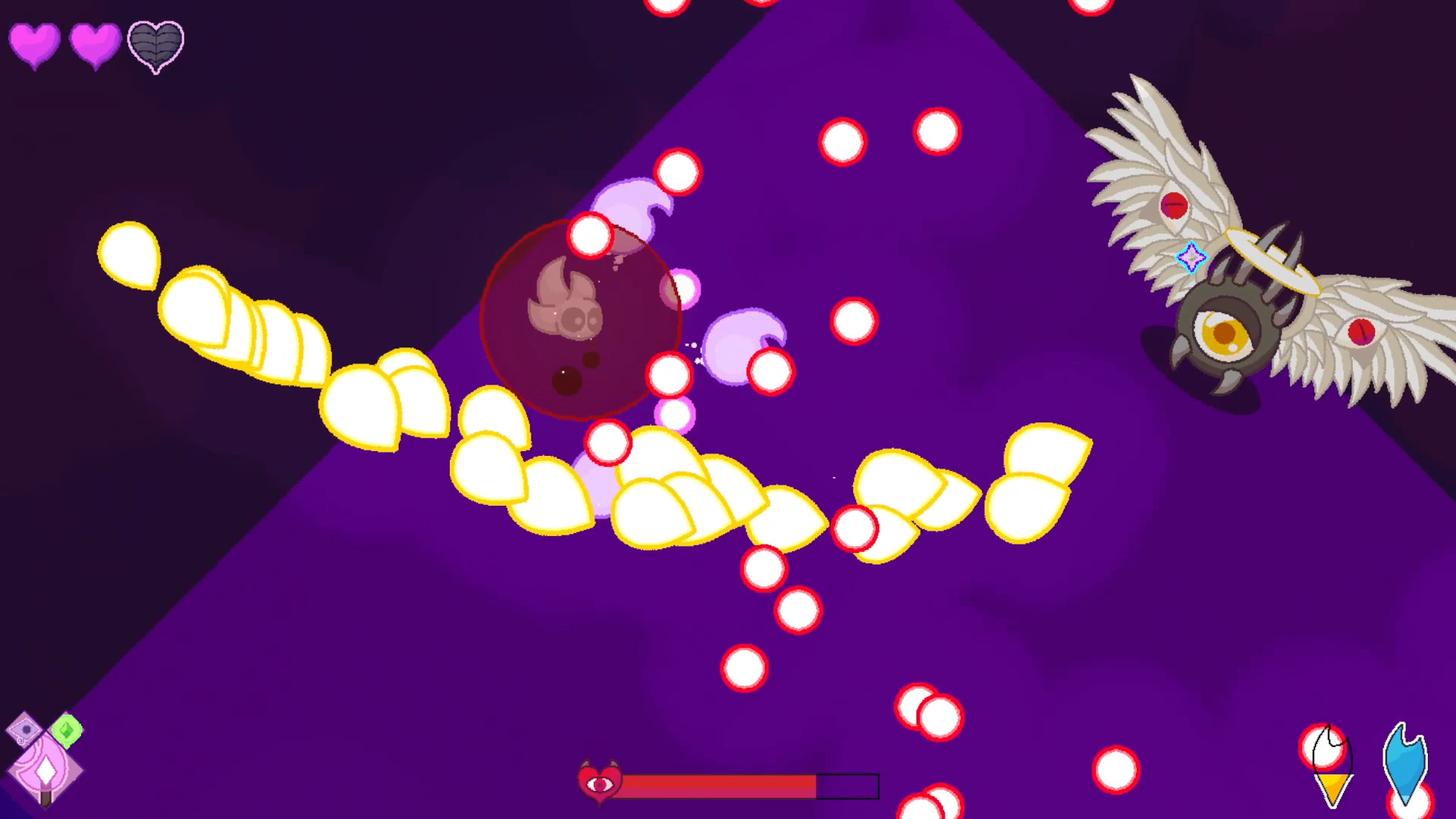Screen dimensions: 1456x819
Task: Click the red eye on the left wing
Action: [1174, 205]
